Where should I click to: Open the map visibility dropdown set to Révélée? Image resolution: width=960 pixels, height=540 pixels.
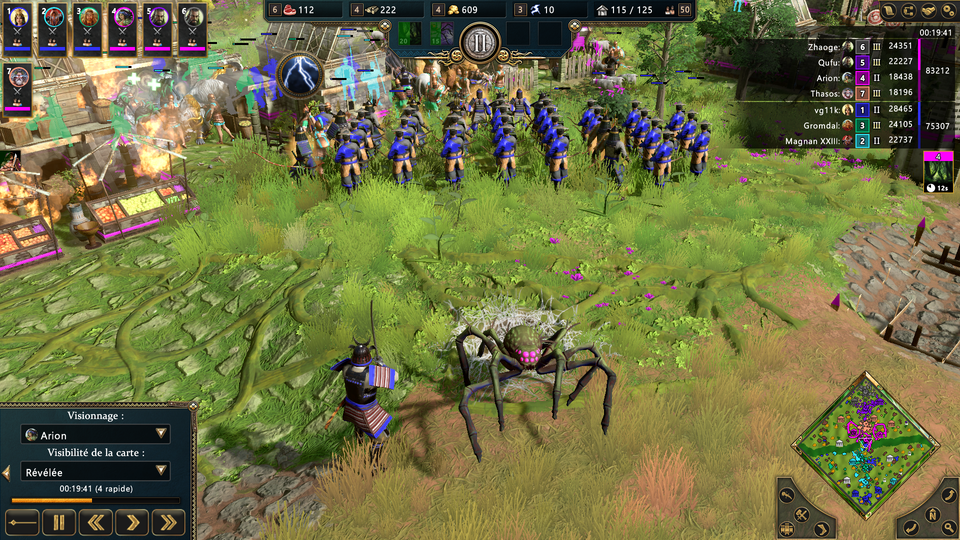coord(96,471)
